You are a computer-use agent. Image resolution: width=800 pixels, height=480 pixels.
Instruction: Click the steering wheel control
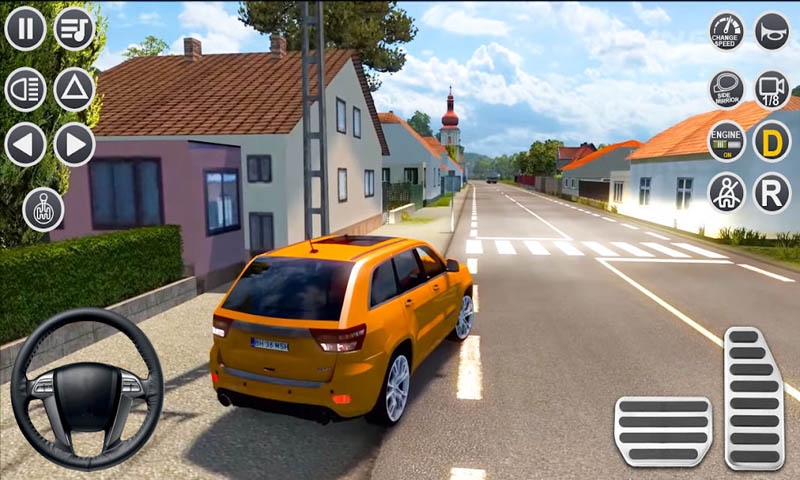click(x=87, y=389)
